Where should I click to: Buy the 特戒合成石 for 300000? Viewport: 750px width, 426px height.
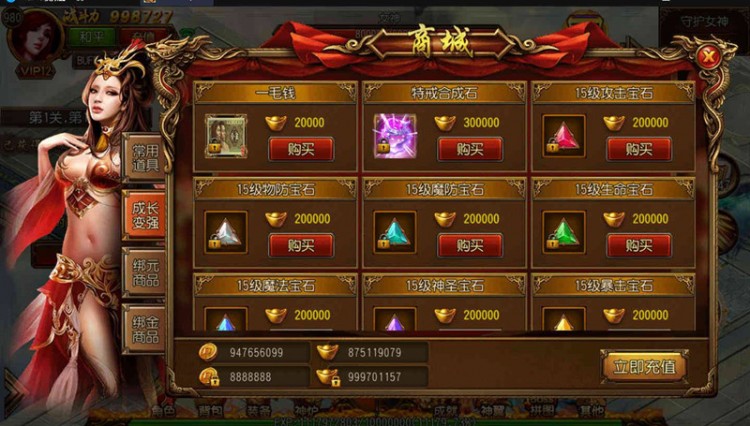click(469, 149)
